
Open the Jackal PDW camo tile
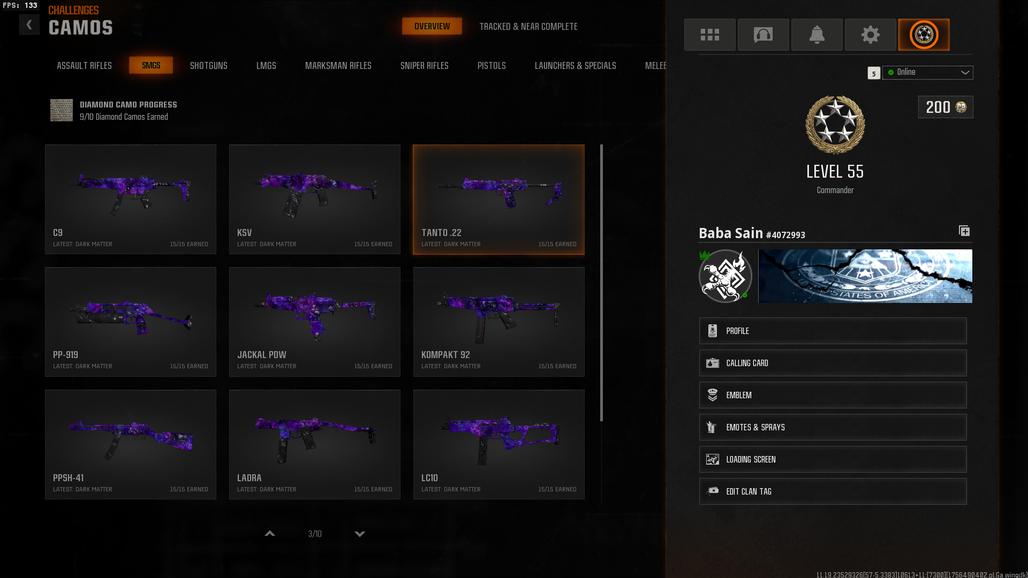point(315,321)
